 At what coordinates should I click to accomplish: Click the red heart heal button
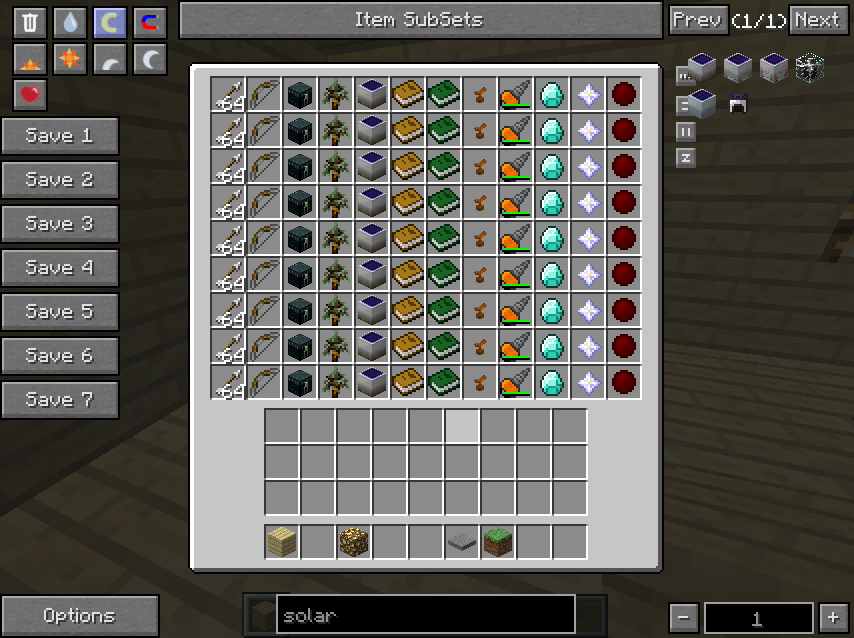[x=30, y=94]
